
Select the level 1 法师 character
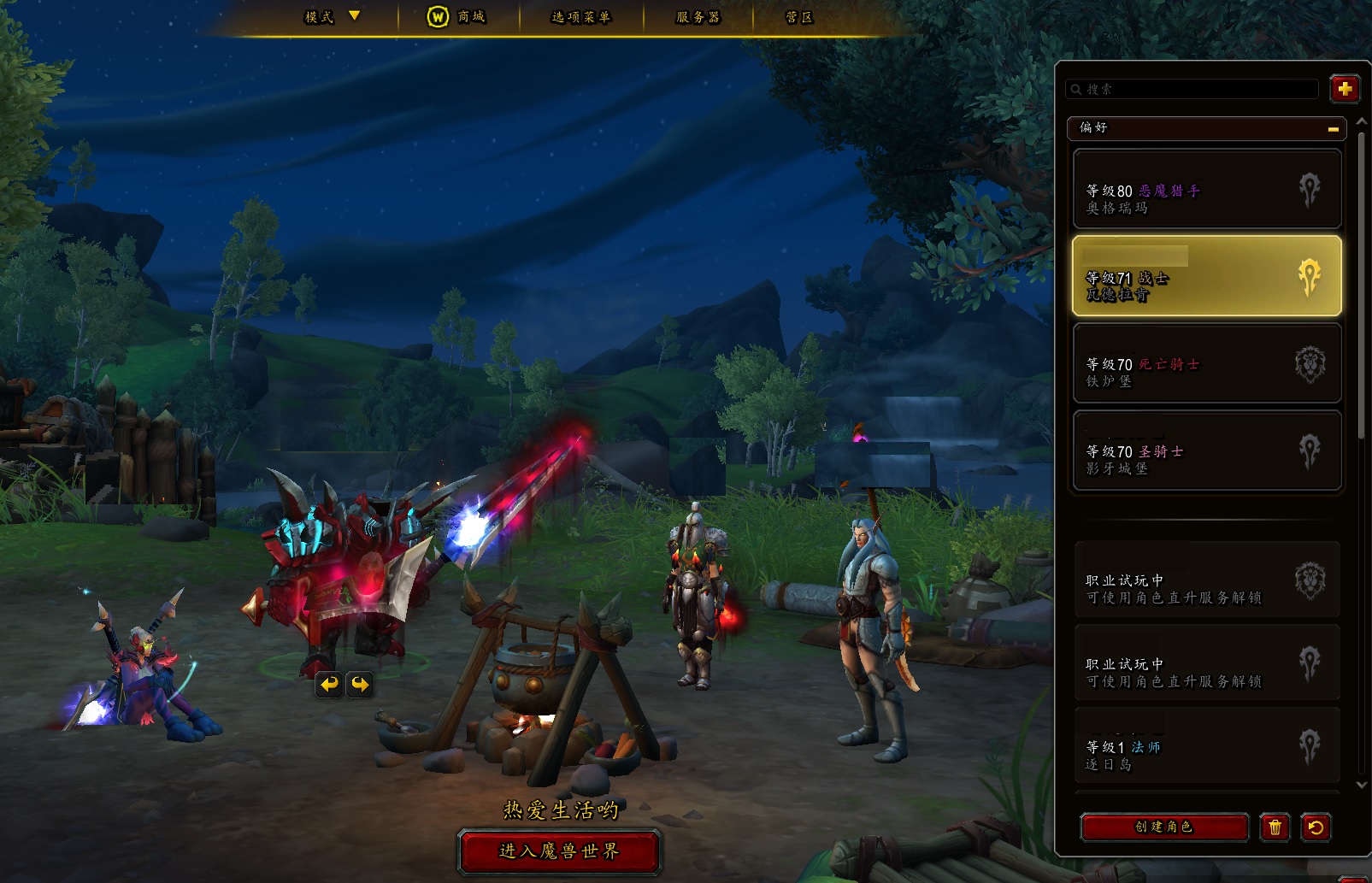click(1206, 747)
